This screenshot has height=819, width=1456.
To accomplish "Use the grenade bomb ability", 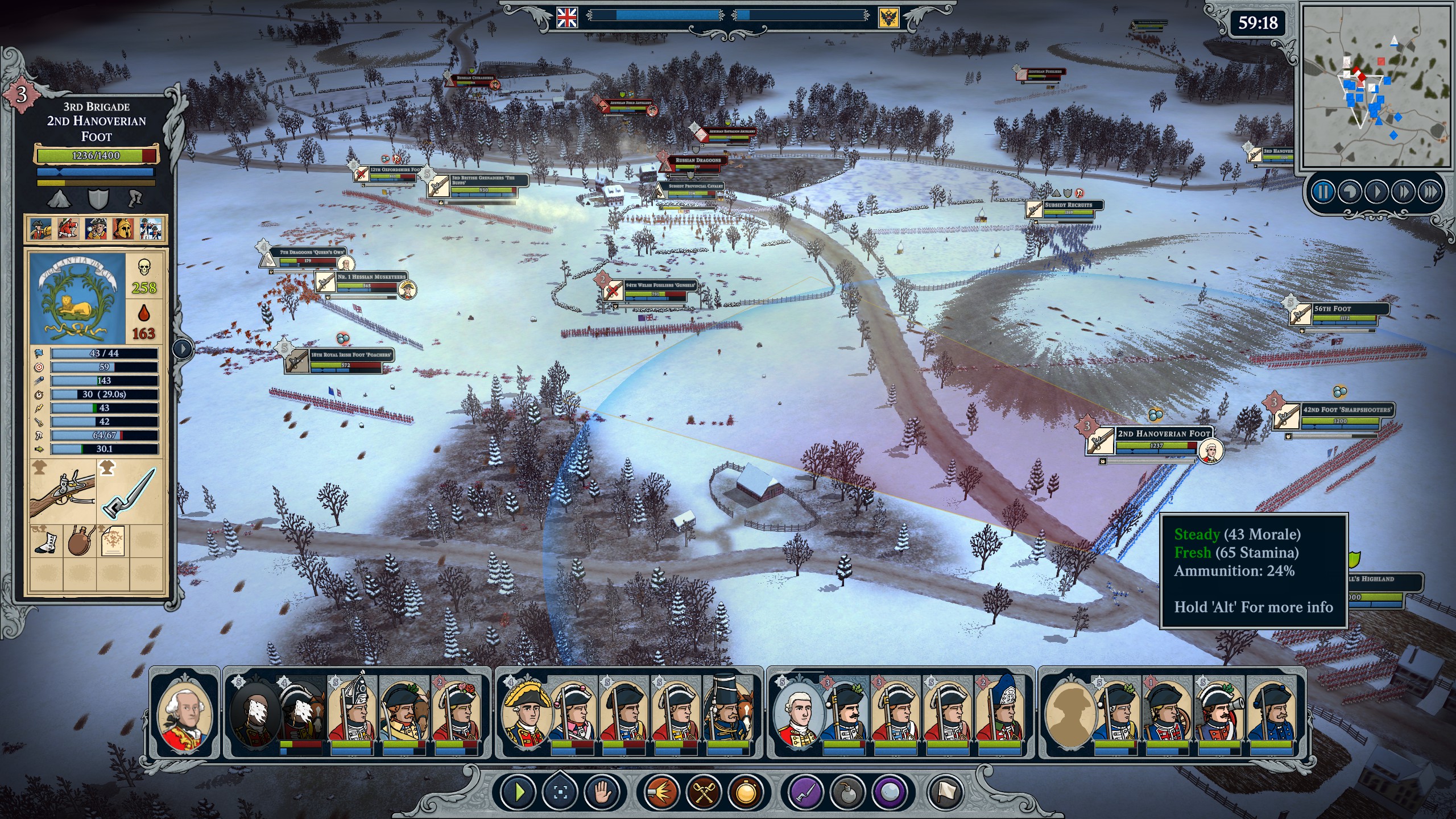I will click(x=847, y=792).
